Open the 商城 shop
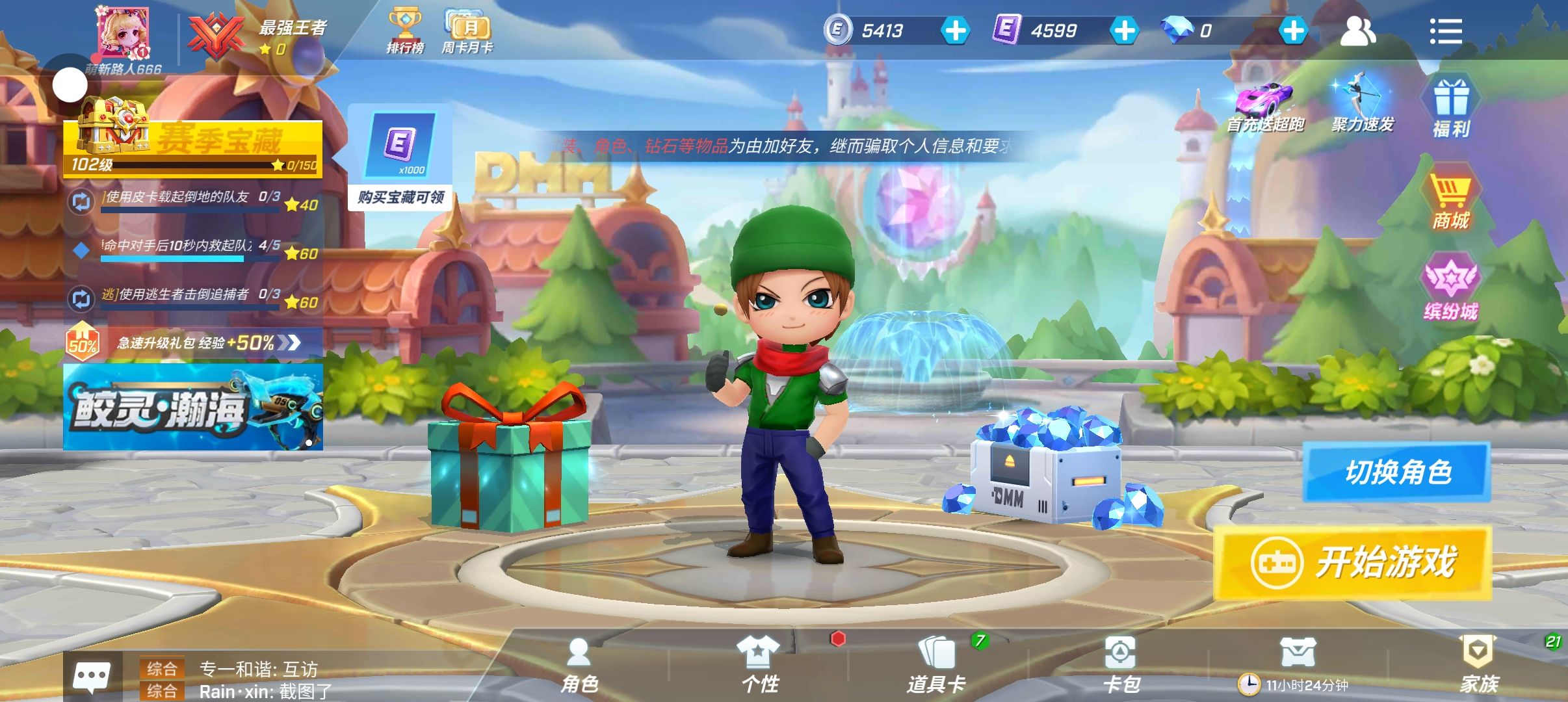Screen dimensions: 1568x702 [1450, 201]
